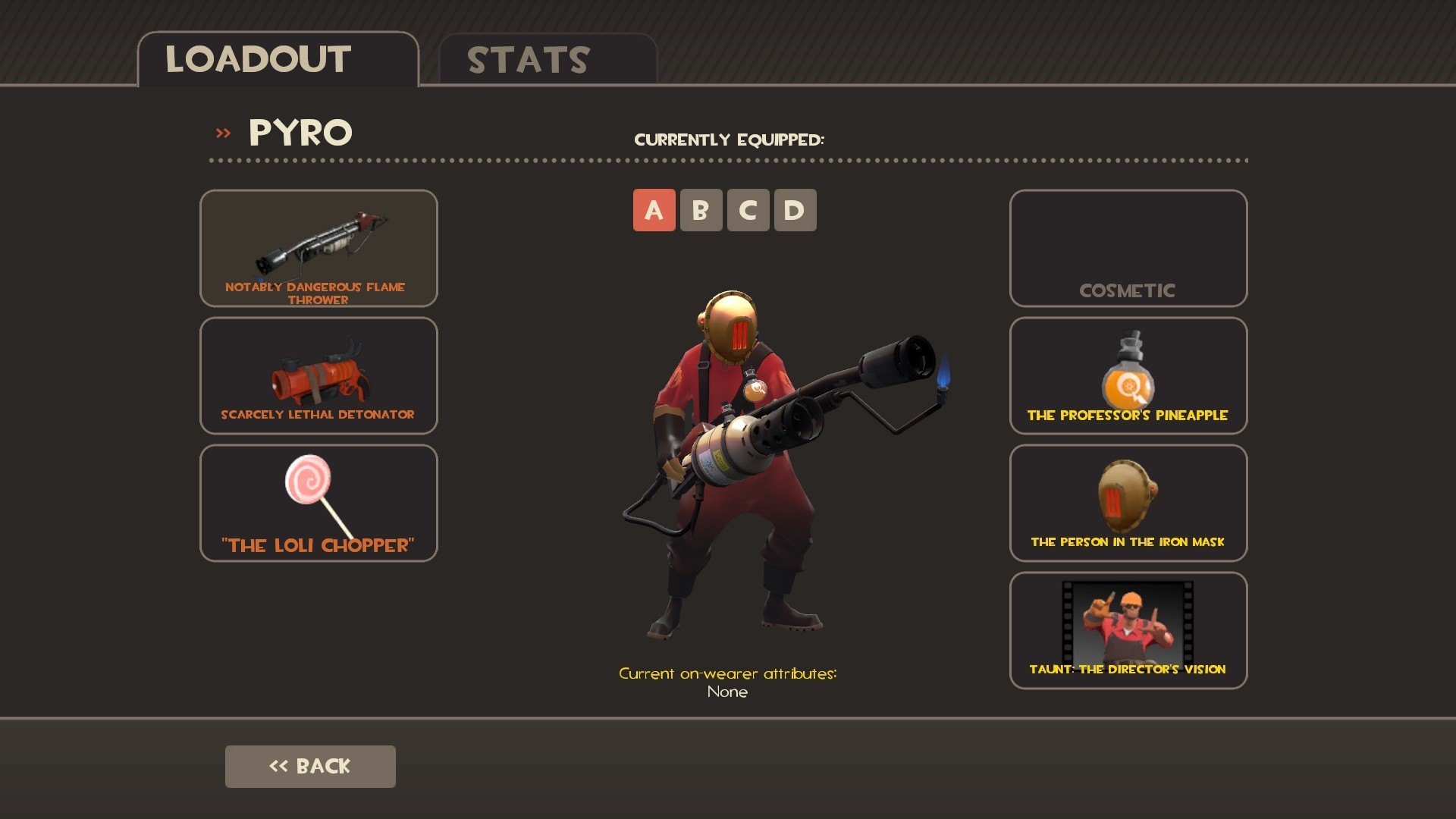The image size is (1456, 819).
Task: Select the Loadout tab
Action: click(x=278, y=60)
